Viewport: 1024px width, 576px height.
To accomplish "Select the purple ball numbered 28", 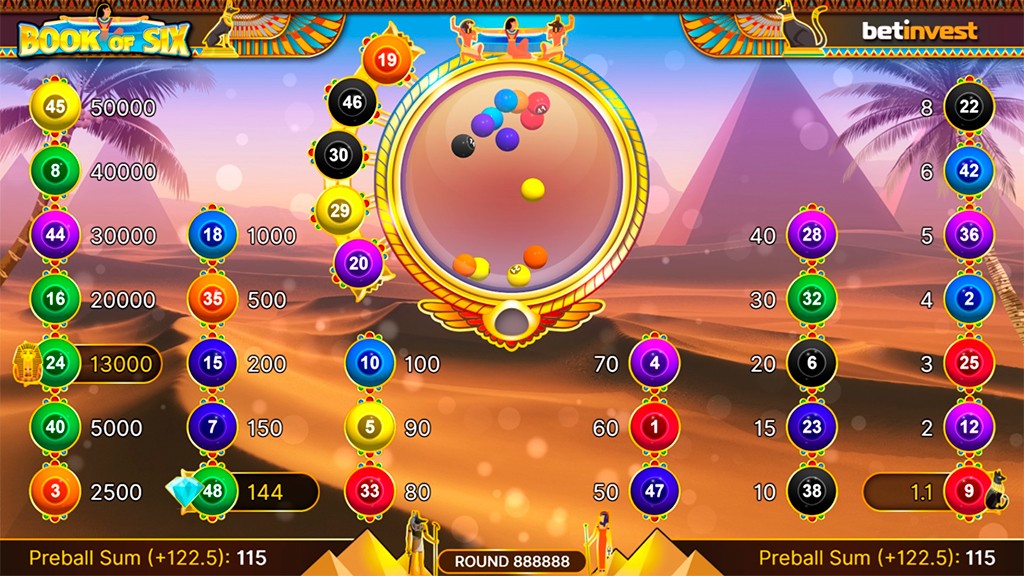I will [811, 236].
